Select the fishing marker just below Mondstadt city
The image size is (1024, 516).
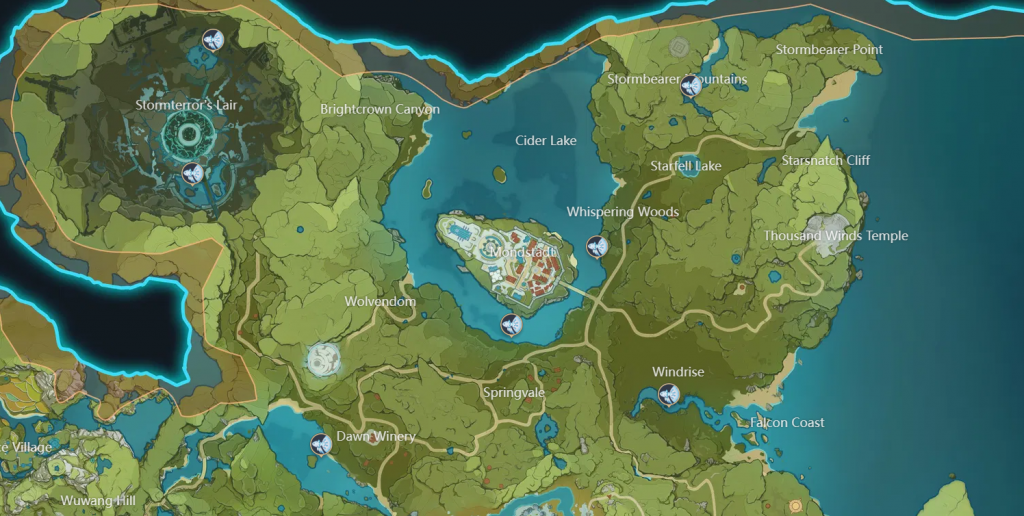[510, 324]
